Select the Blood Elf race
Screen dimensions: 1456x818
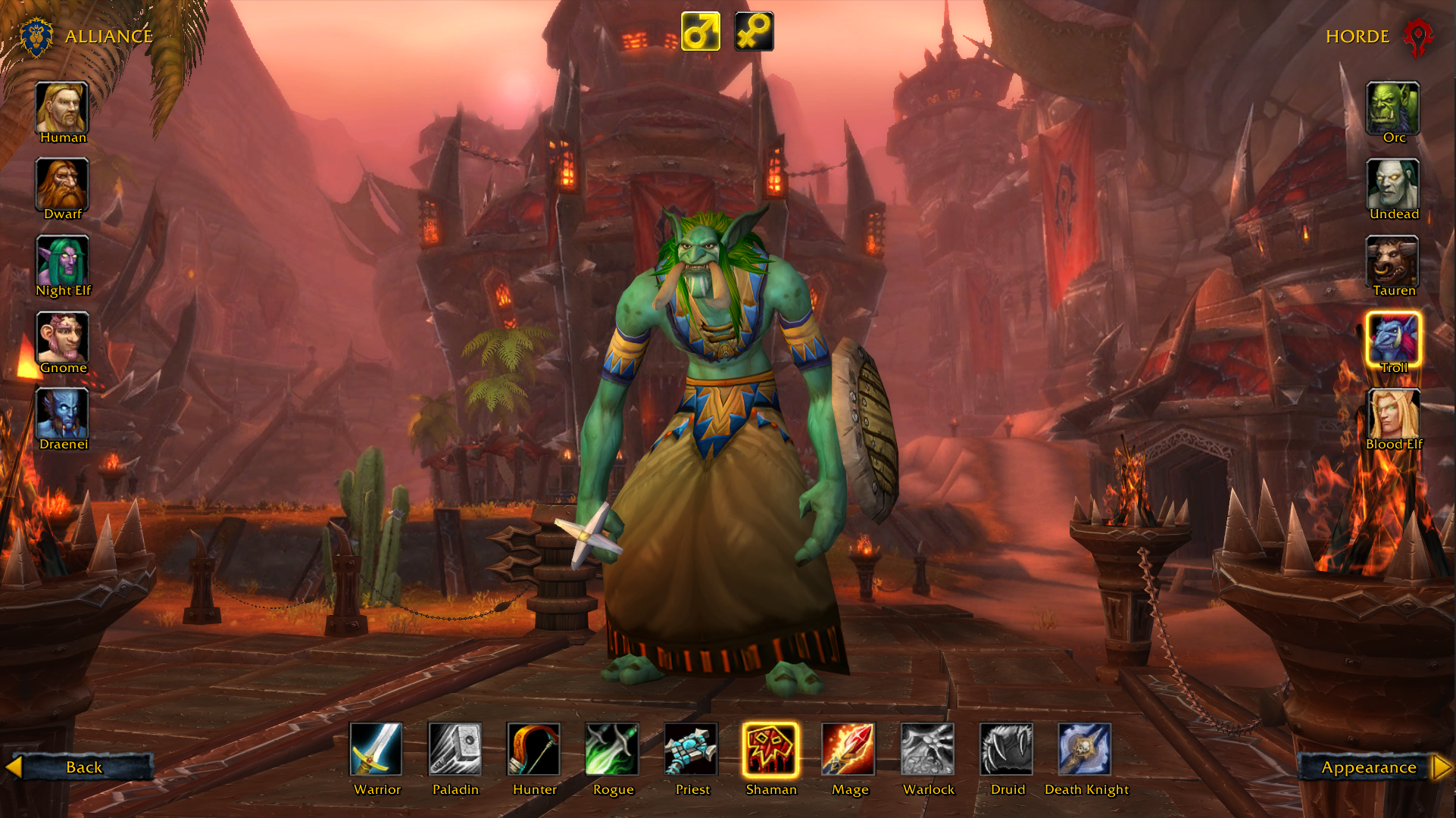tap(1392, 414)
